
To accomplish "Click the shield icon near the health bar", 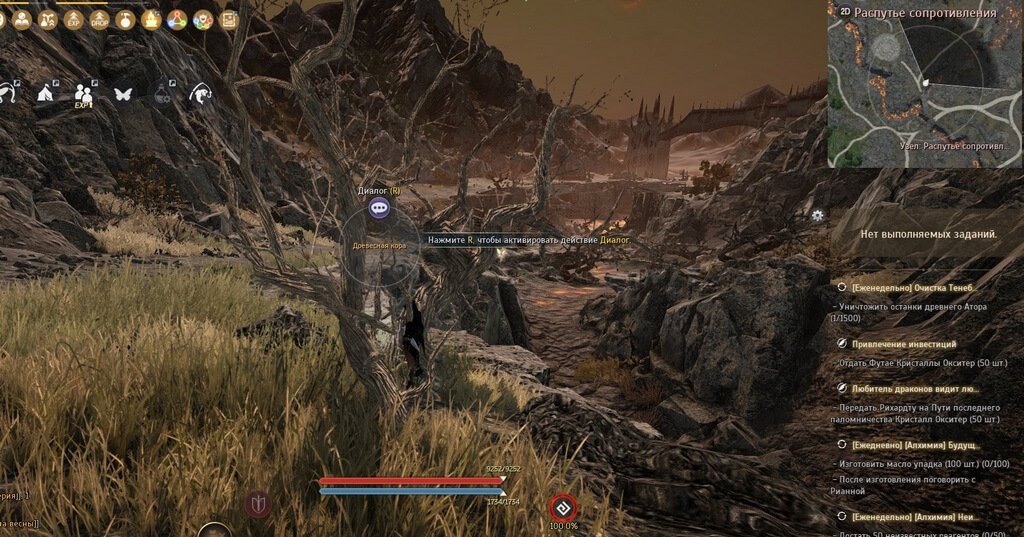I will 258,503.
